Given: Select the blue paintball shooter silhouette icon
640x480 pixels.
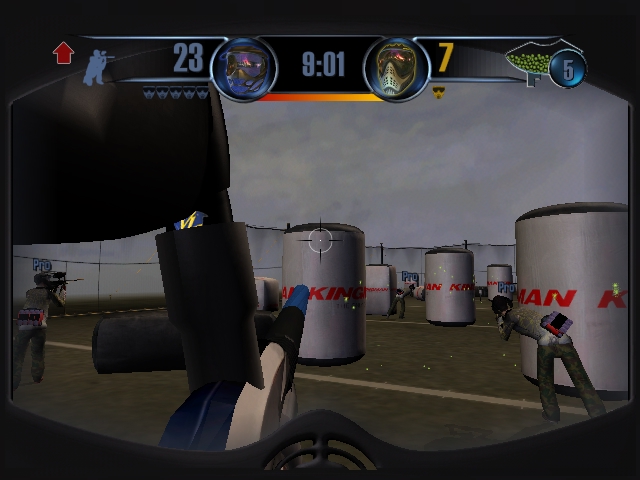Looking at the screenshot, I should click(x=97, y=66).
